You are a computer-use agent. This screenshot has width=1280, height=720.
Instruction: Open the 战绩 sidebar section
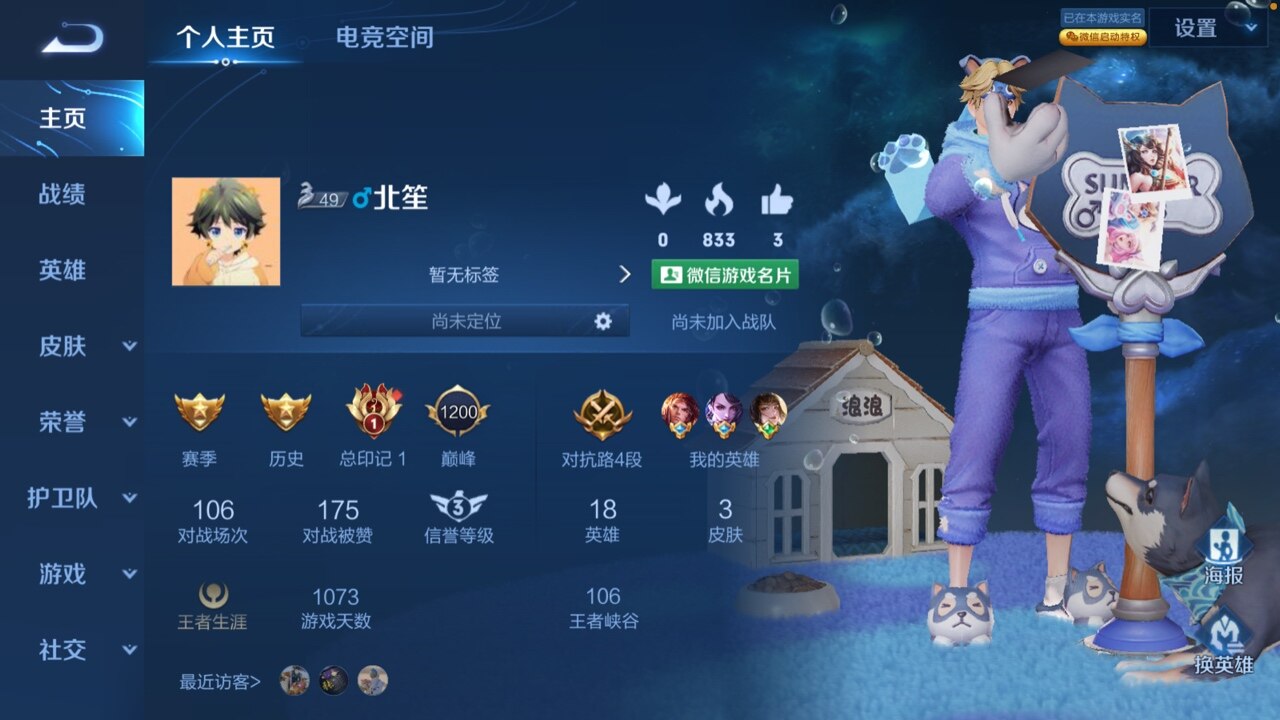pos(62,194)
